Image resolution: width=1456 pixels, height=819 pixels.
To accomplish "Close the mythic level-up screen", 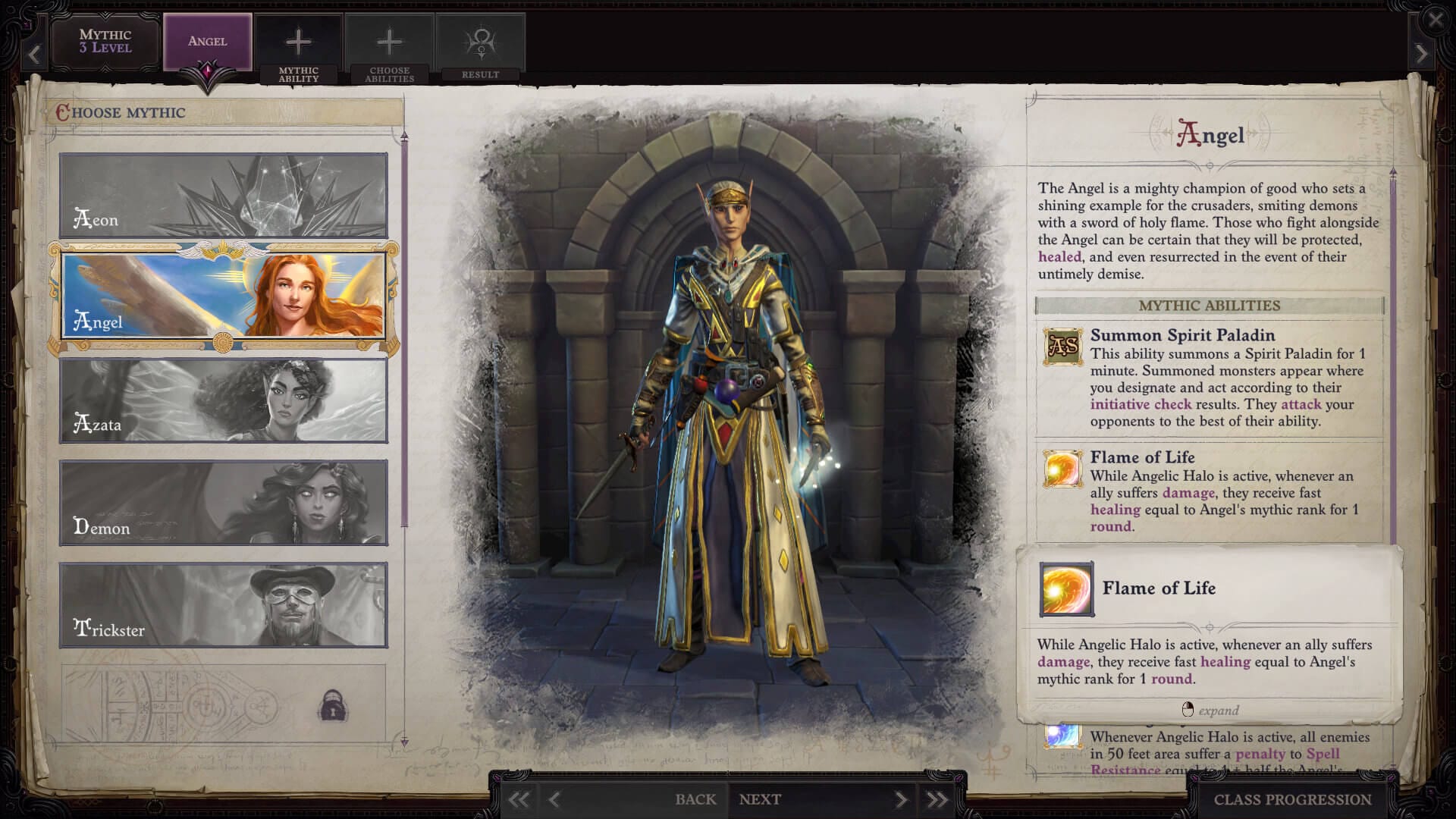I will (1436, 20).
